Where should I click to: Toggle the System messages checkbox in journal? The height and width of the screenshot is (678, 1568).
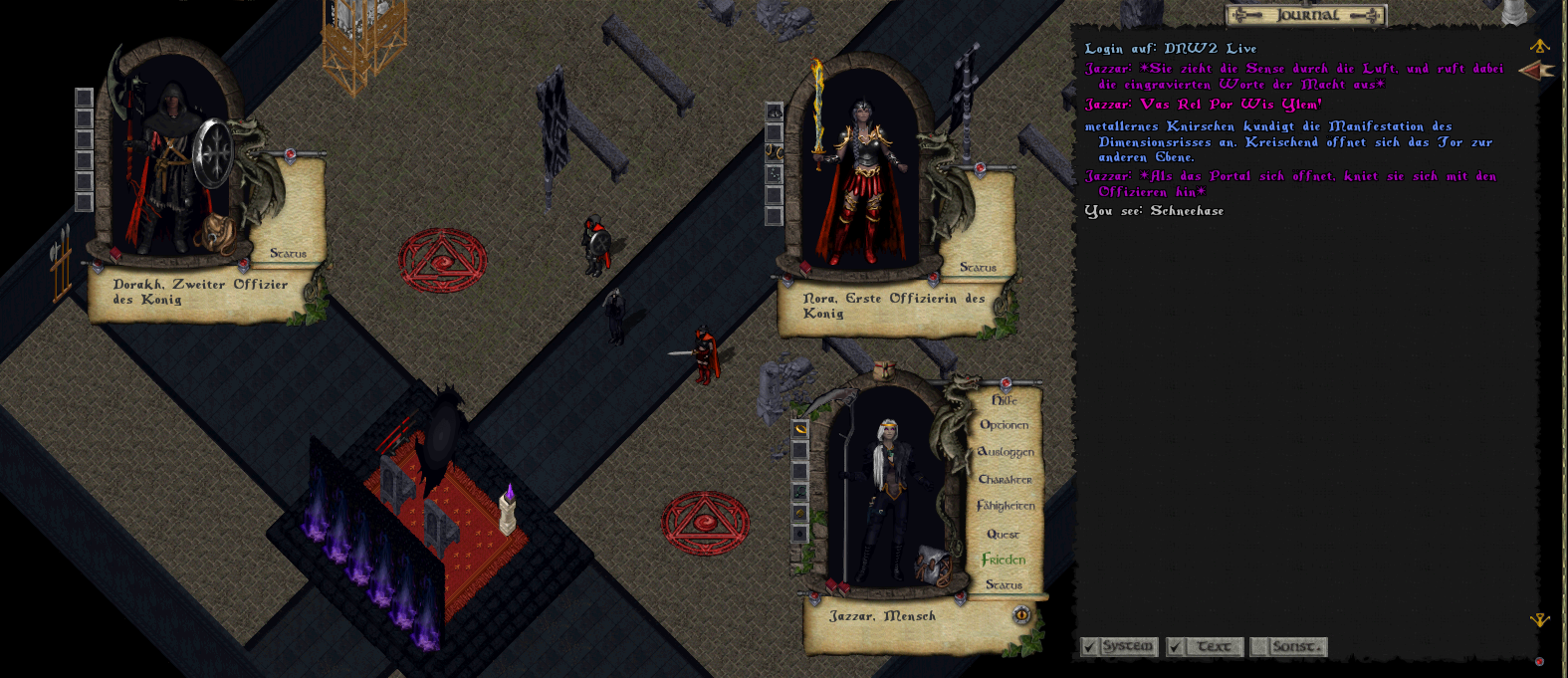[x=1090, y=647]
